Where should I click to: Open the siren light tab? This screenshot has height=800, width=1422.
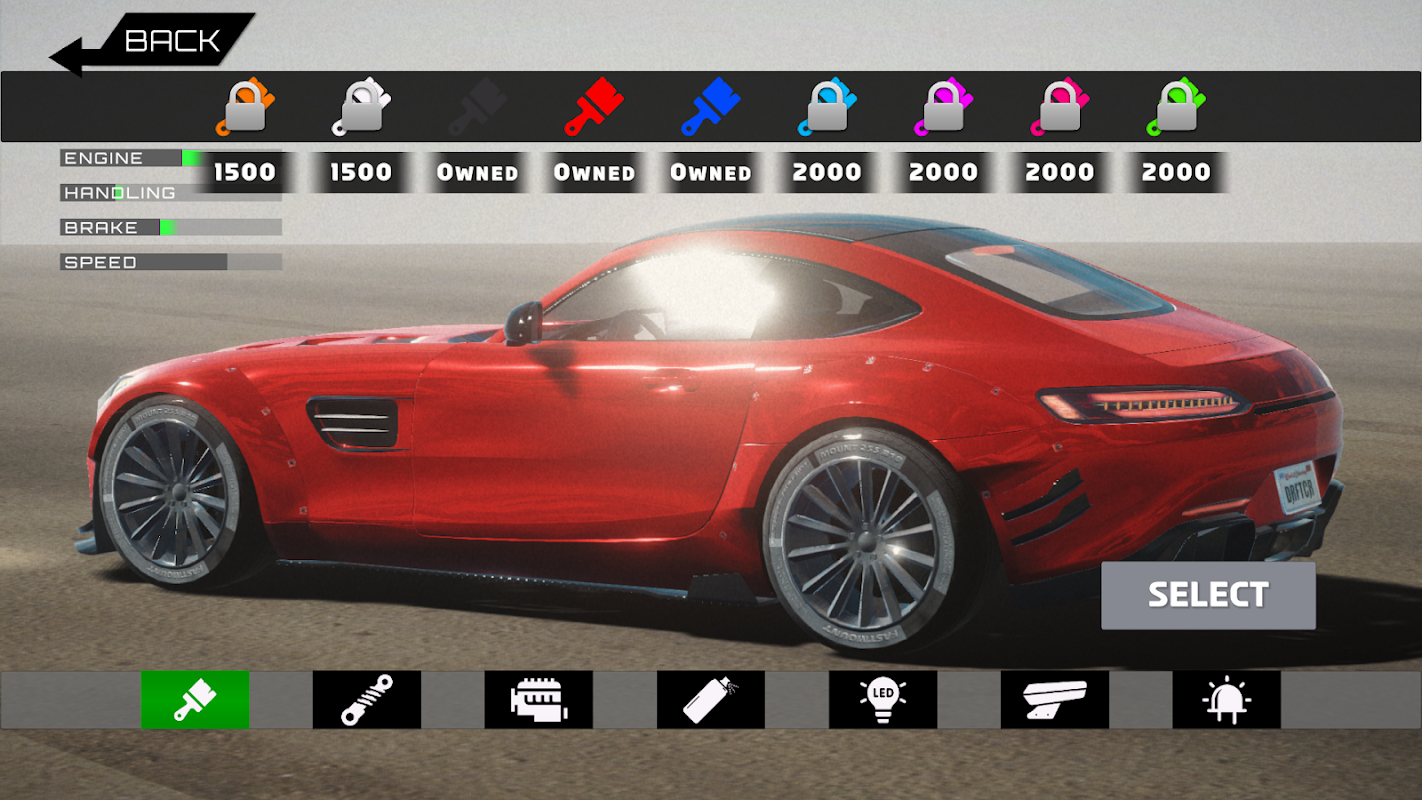[x=1227, y=699]
